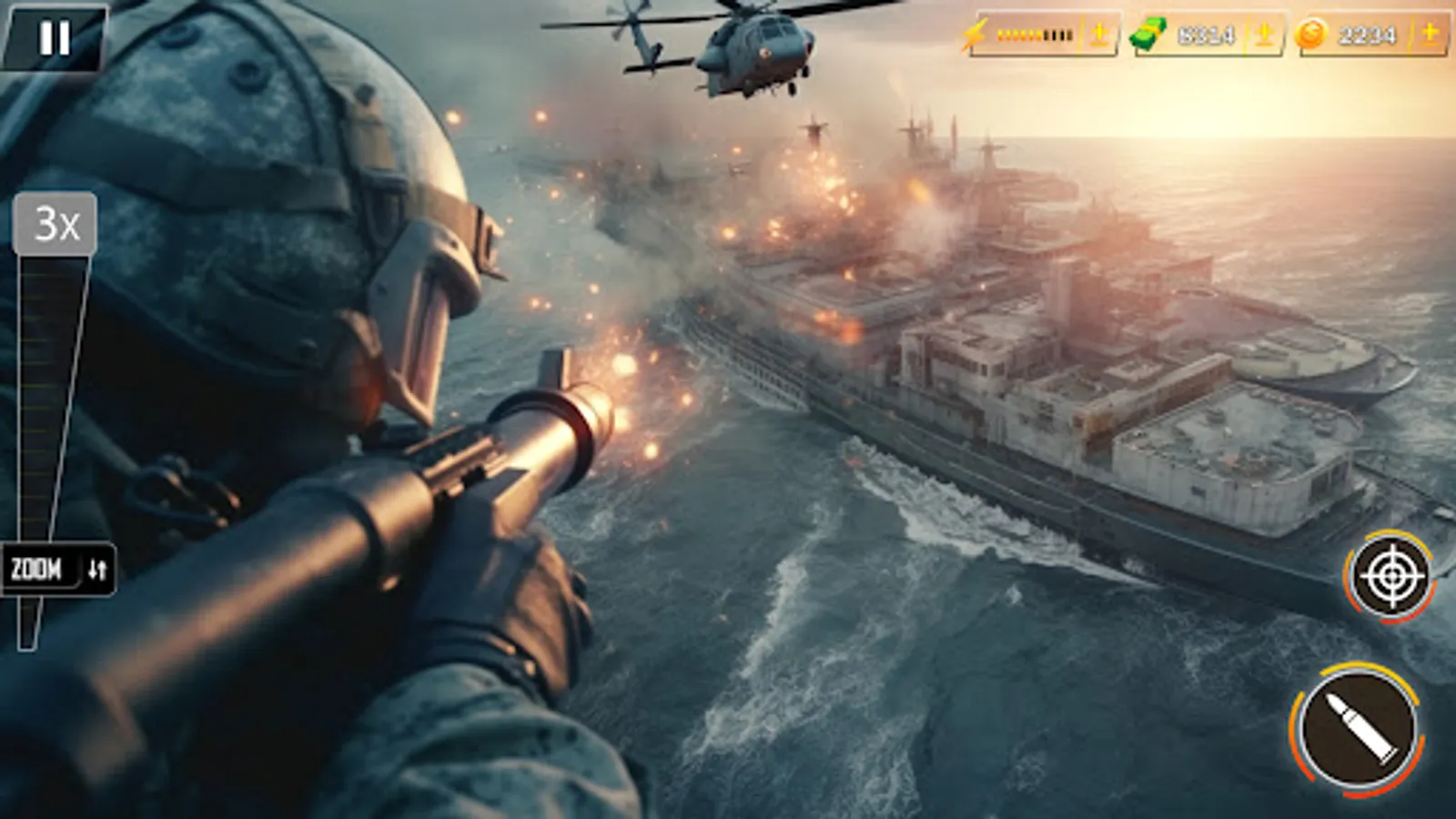Tap the gold coin icon
This screenshot has height=819, width=1456.
[x=1311, y=35]
